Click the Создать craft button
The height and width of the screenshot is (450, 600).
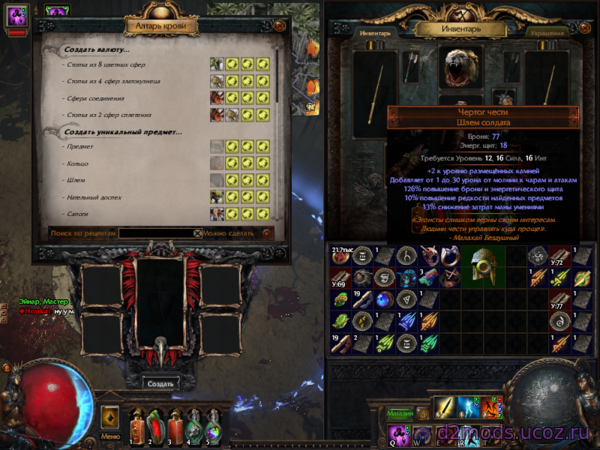pos(160,383)
